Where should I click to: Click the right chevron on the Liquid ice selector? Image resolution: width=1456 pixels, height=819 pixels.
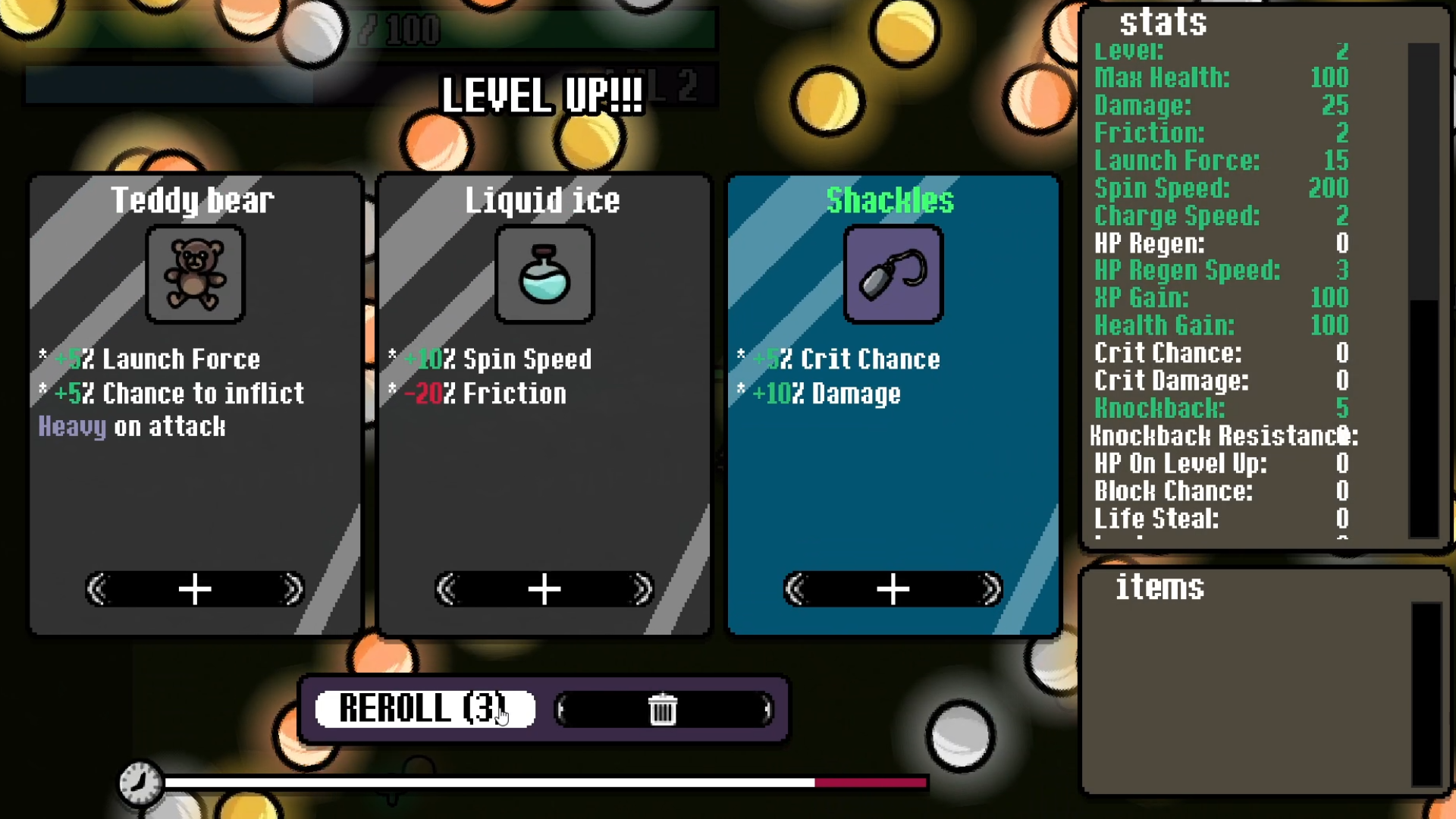pyautogui.click(x=641, y=589)
